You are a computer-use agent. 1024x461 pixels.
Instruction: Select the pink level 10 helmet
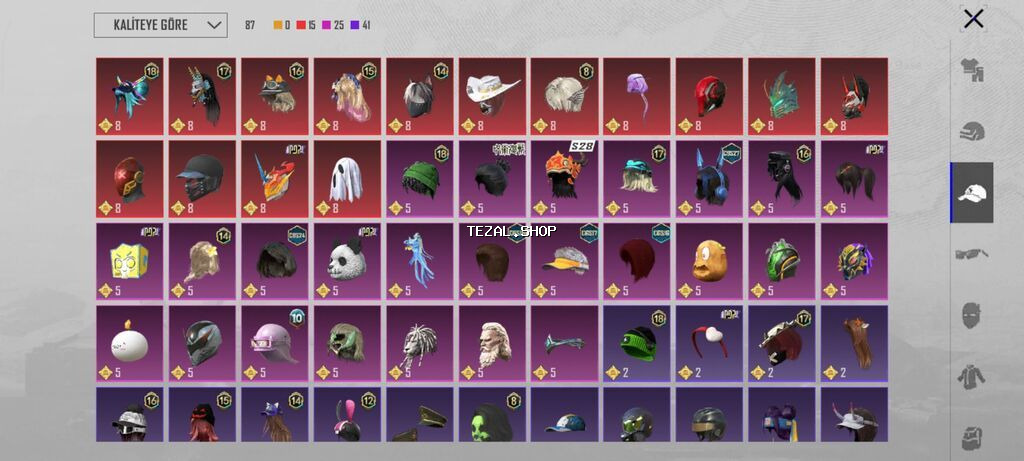click(274, 344)
